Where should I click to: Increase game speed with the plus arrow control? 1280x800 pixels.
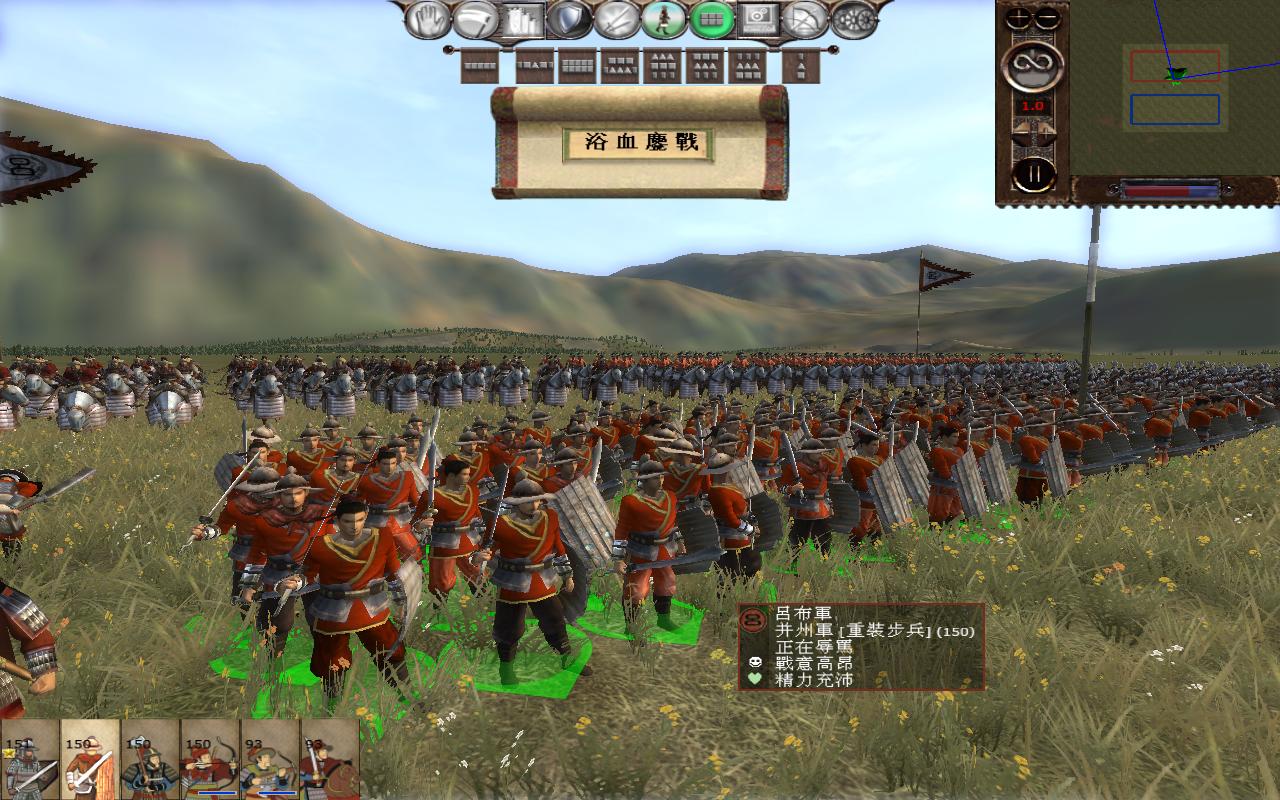(x=1046, y=131)
